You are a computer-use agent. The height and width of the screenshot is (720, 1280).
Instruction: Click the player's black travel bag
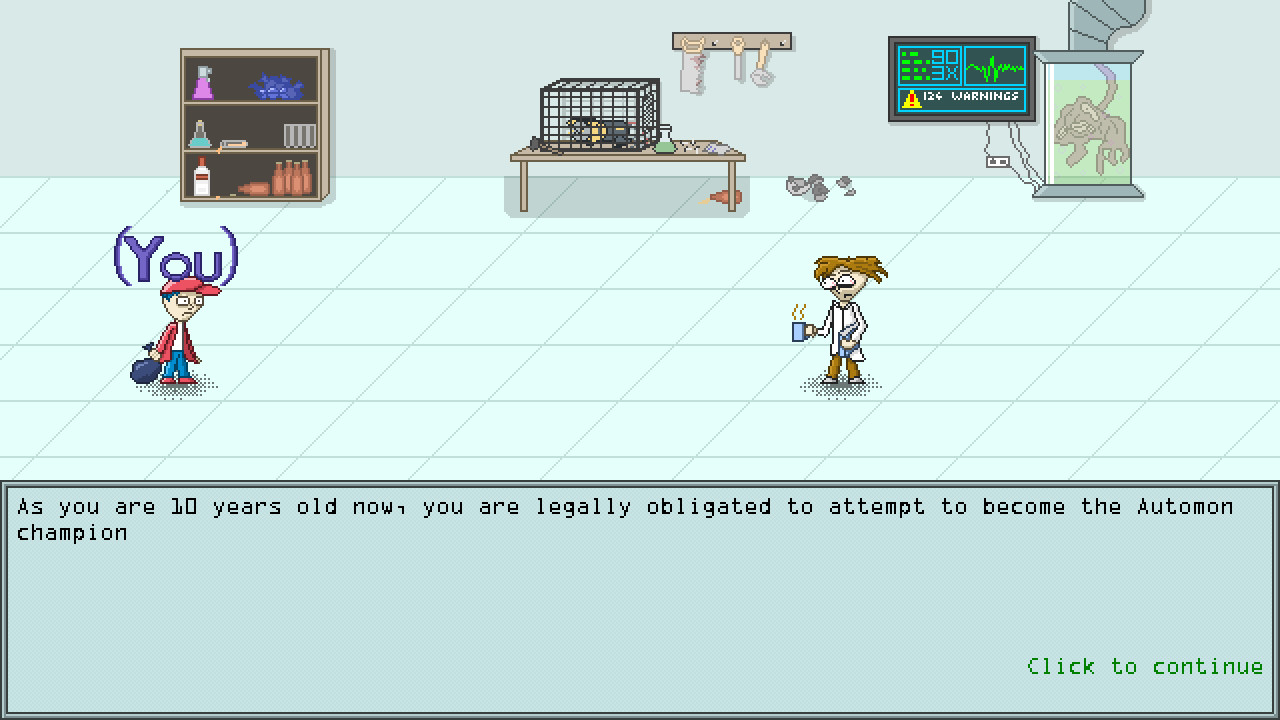click(145, 368)
